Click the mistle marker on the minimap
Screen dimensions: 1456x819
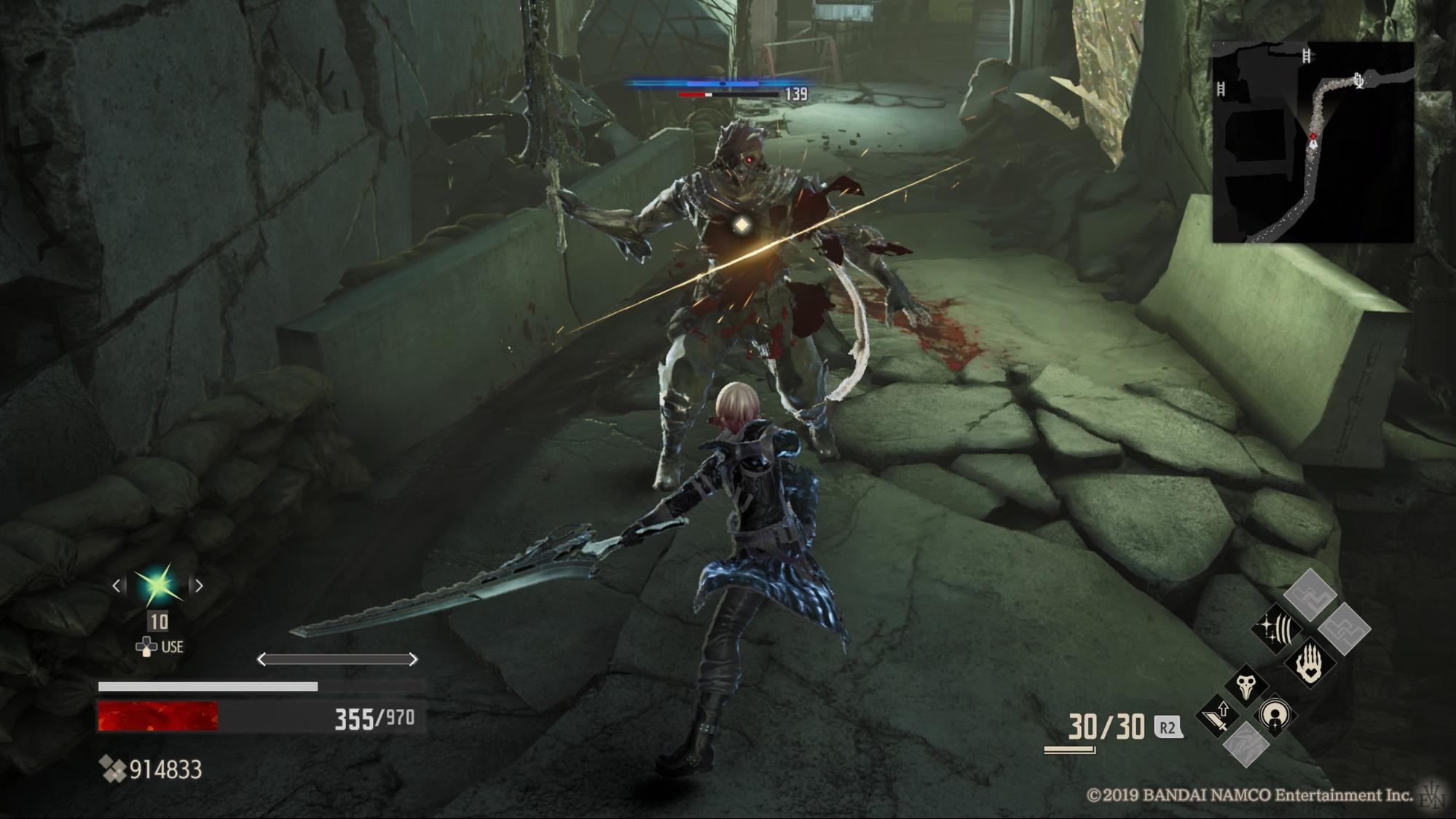[1359, 80]
